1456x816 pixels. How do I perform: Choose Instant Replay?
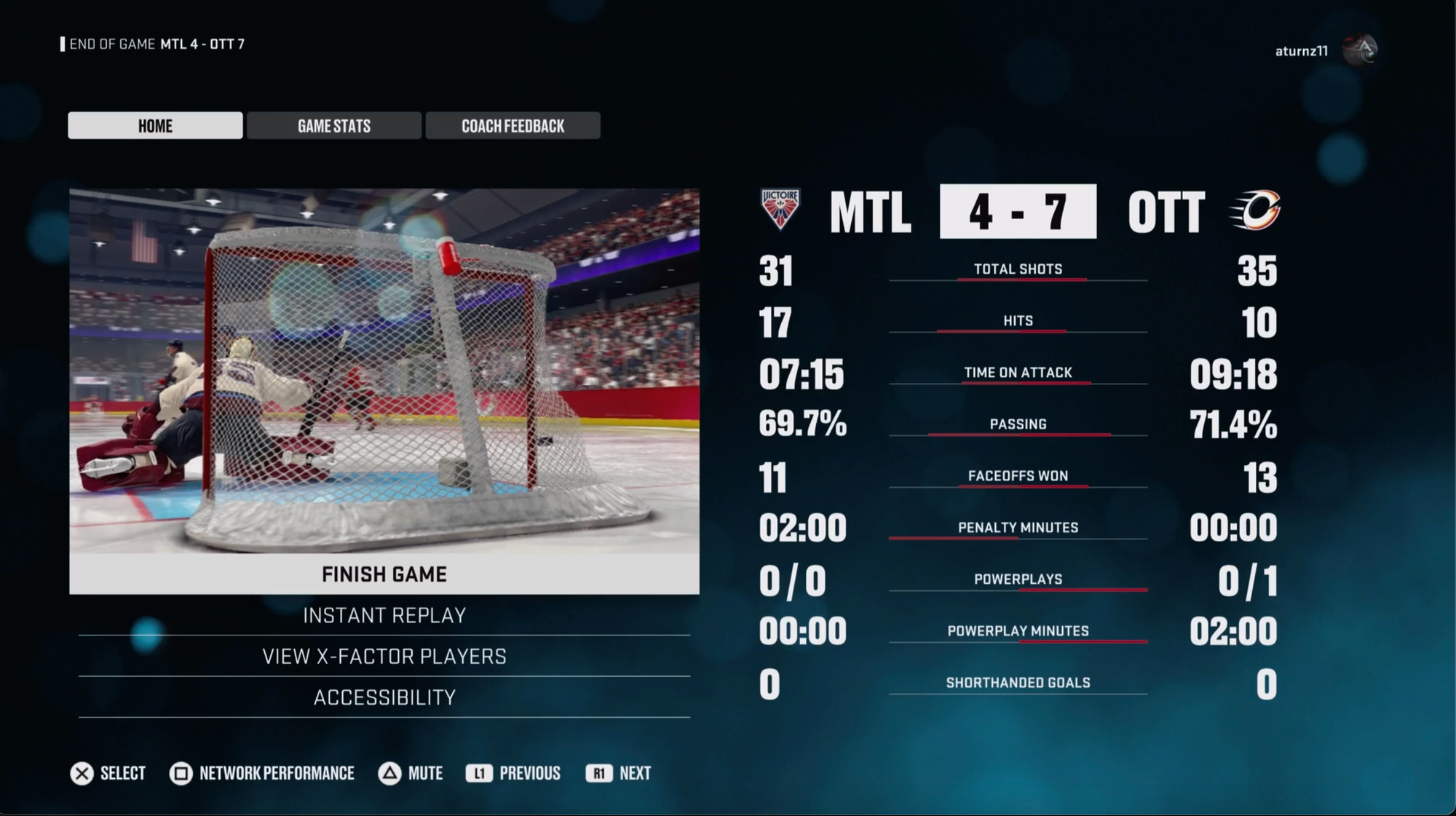click(x=384, y=616)
